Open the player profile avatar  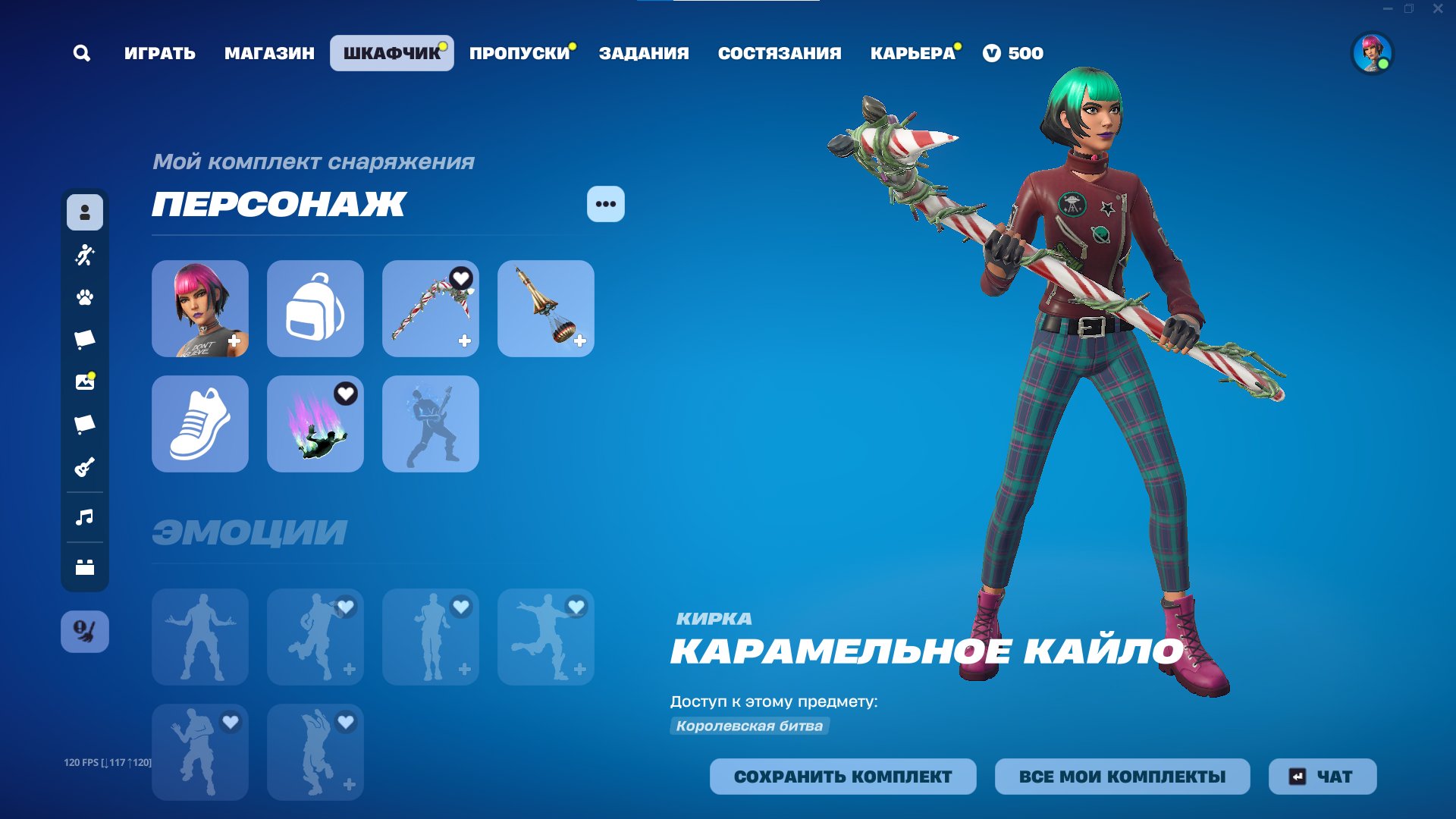(x=1372, y=53)
